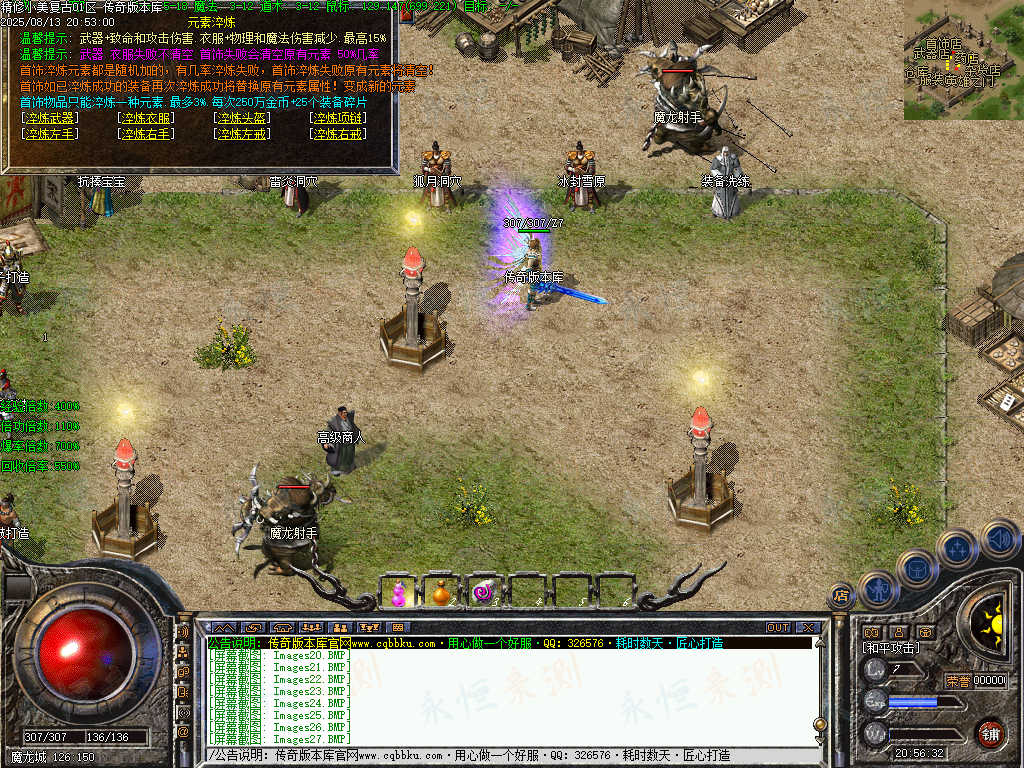
Task: Use the purple spiral scroll in the belt
Action: [x=485, y=592]
